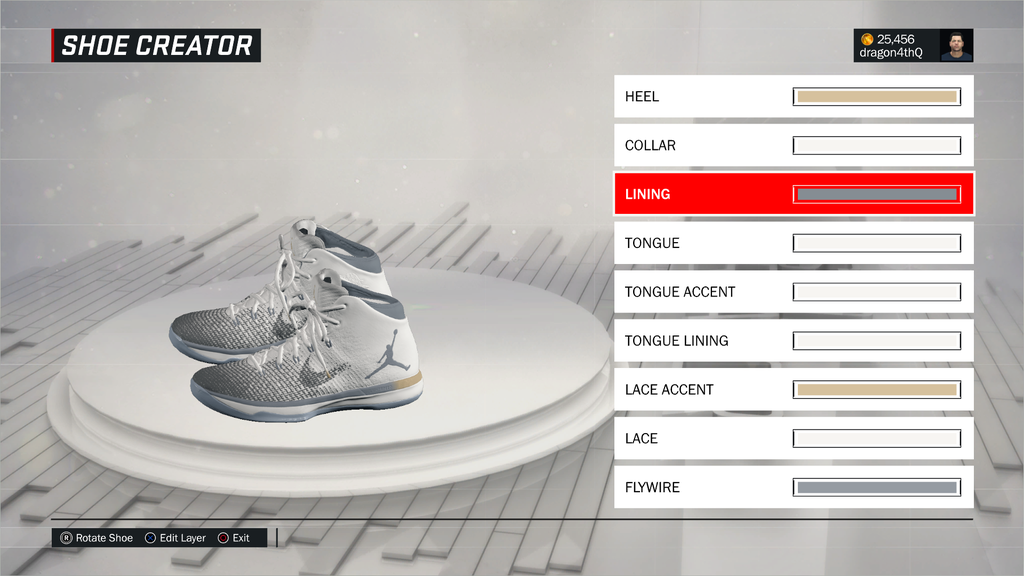Choose the Collar layer row
The width and height of the screenshot is (1024, 576).
(x=793, y=146)
